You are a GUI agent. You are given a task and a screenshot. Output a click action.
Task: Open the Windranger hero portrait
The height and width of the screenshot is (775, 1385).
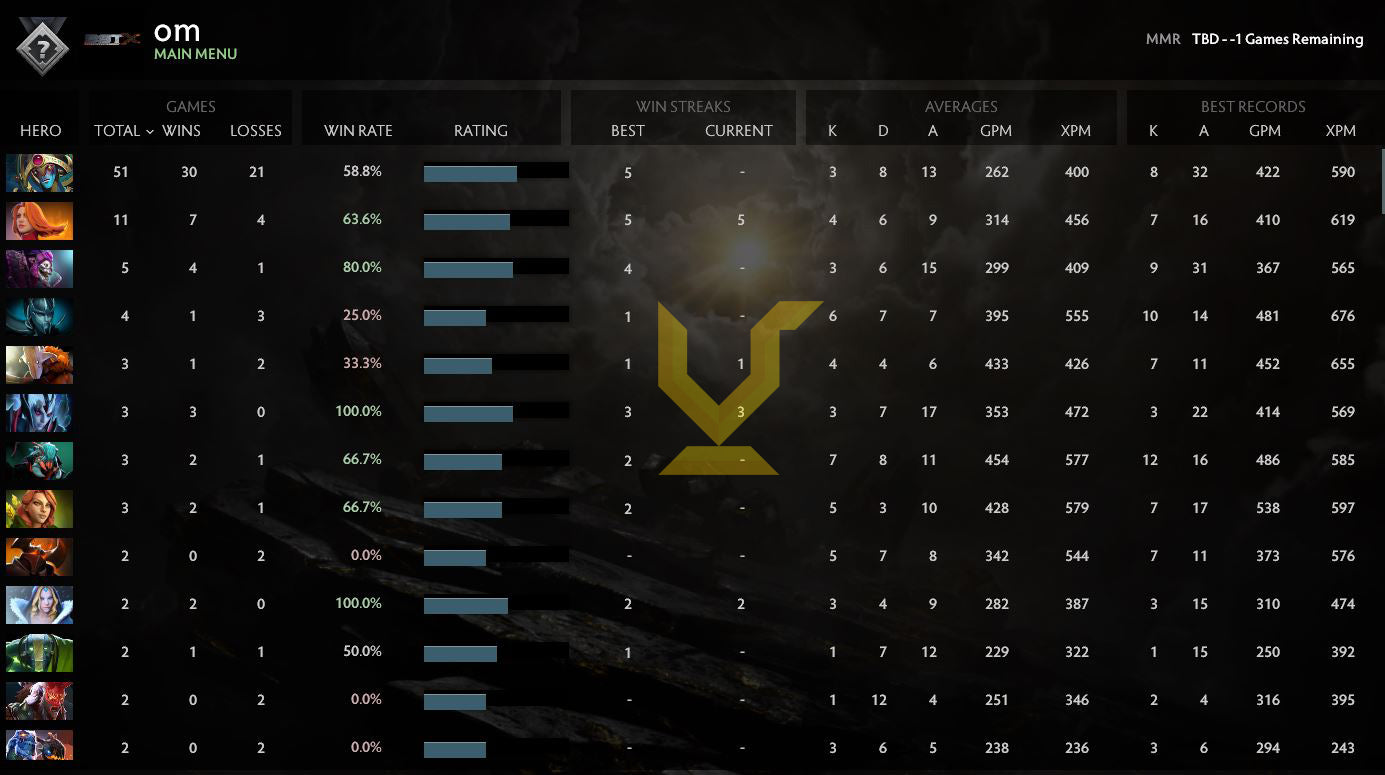tap(39, 508)
